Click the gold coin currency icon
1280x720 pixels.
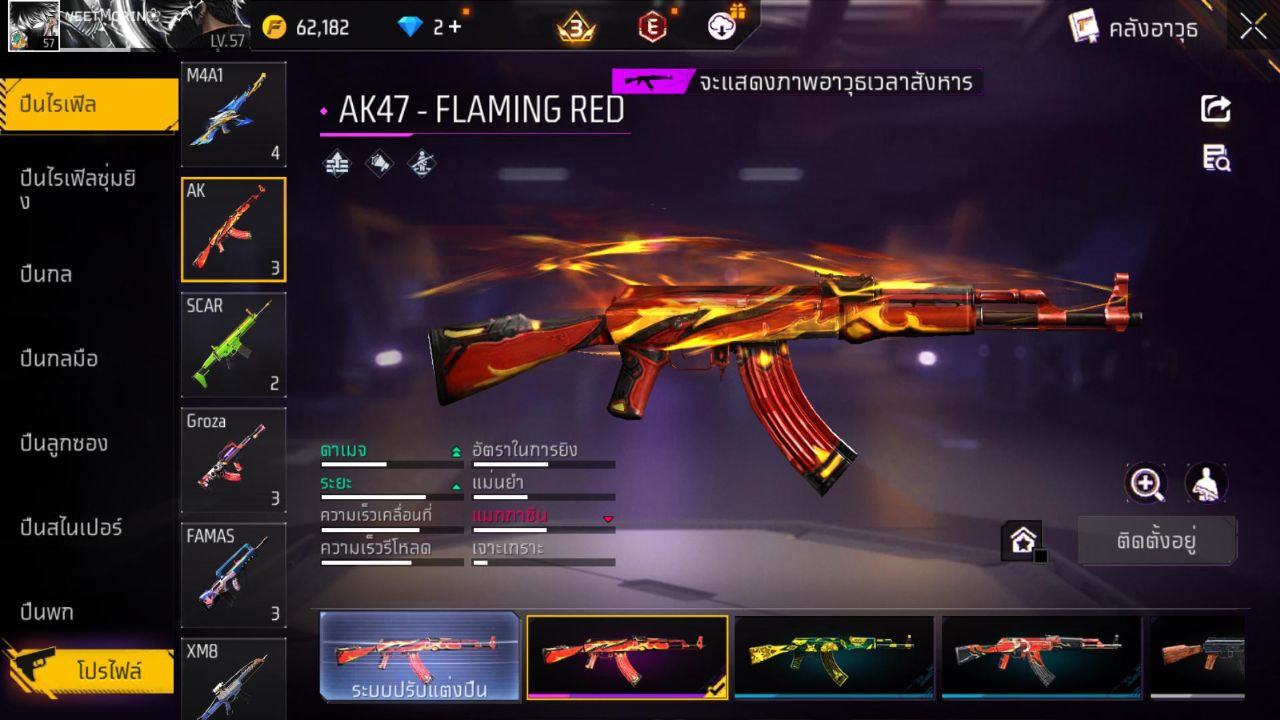coord(269,27)
